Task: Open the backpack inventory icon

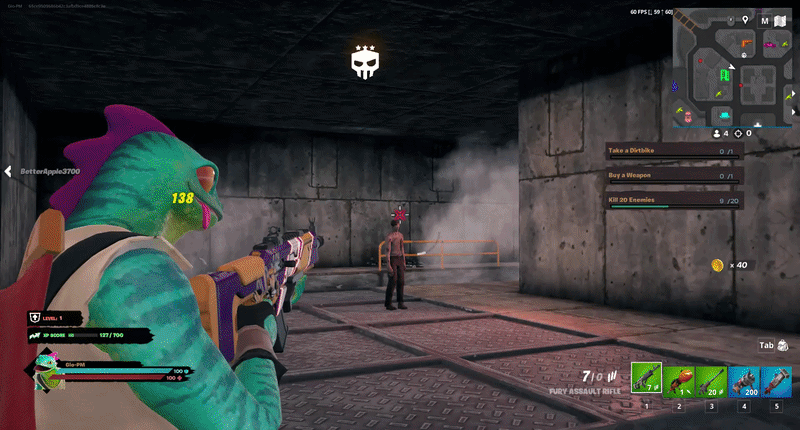Action: pos(782,345)
